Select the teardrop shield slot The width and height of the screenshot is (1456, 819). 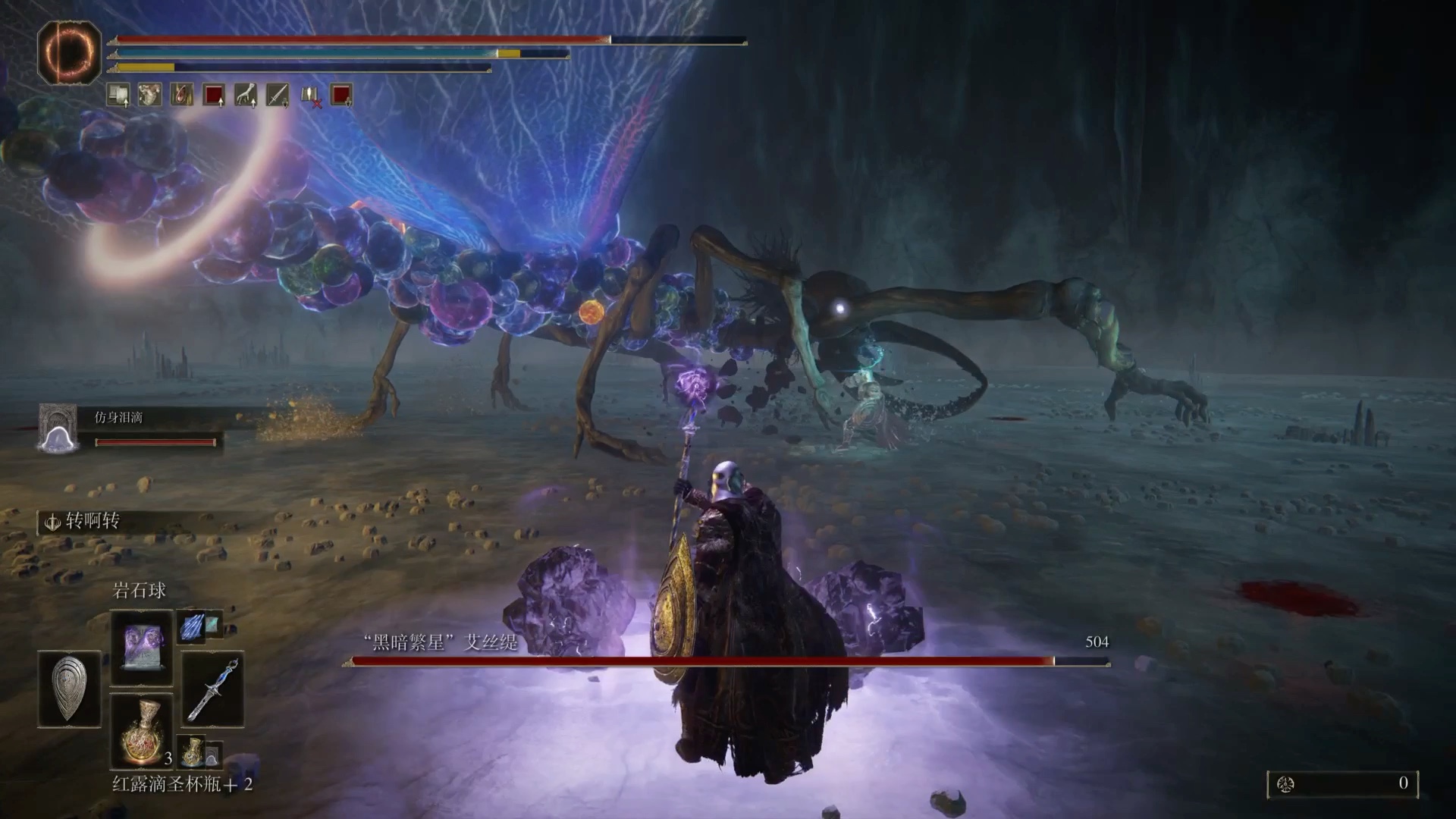pos(69,689)
